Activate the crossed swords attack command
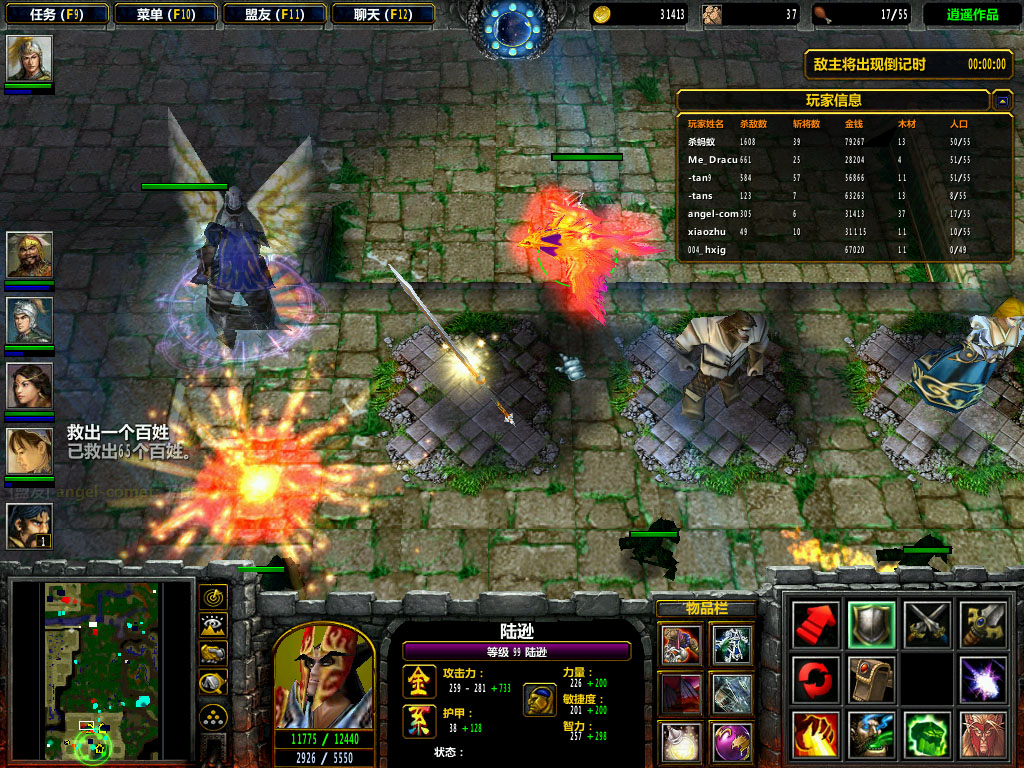 926,624
